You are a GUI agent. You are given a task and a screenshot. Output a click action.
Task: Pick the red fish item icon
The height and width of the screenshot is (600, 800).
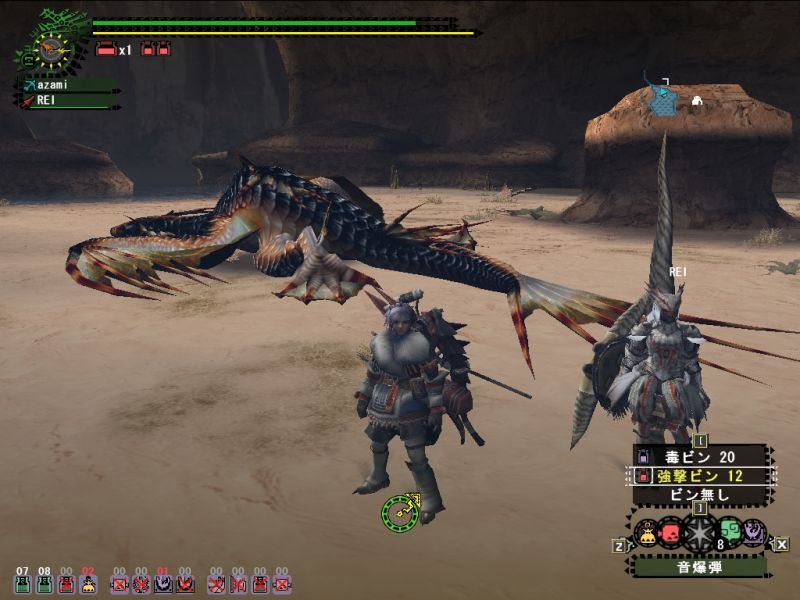click(x=670, y=532)
